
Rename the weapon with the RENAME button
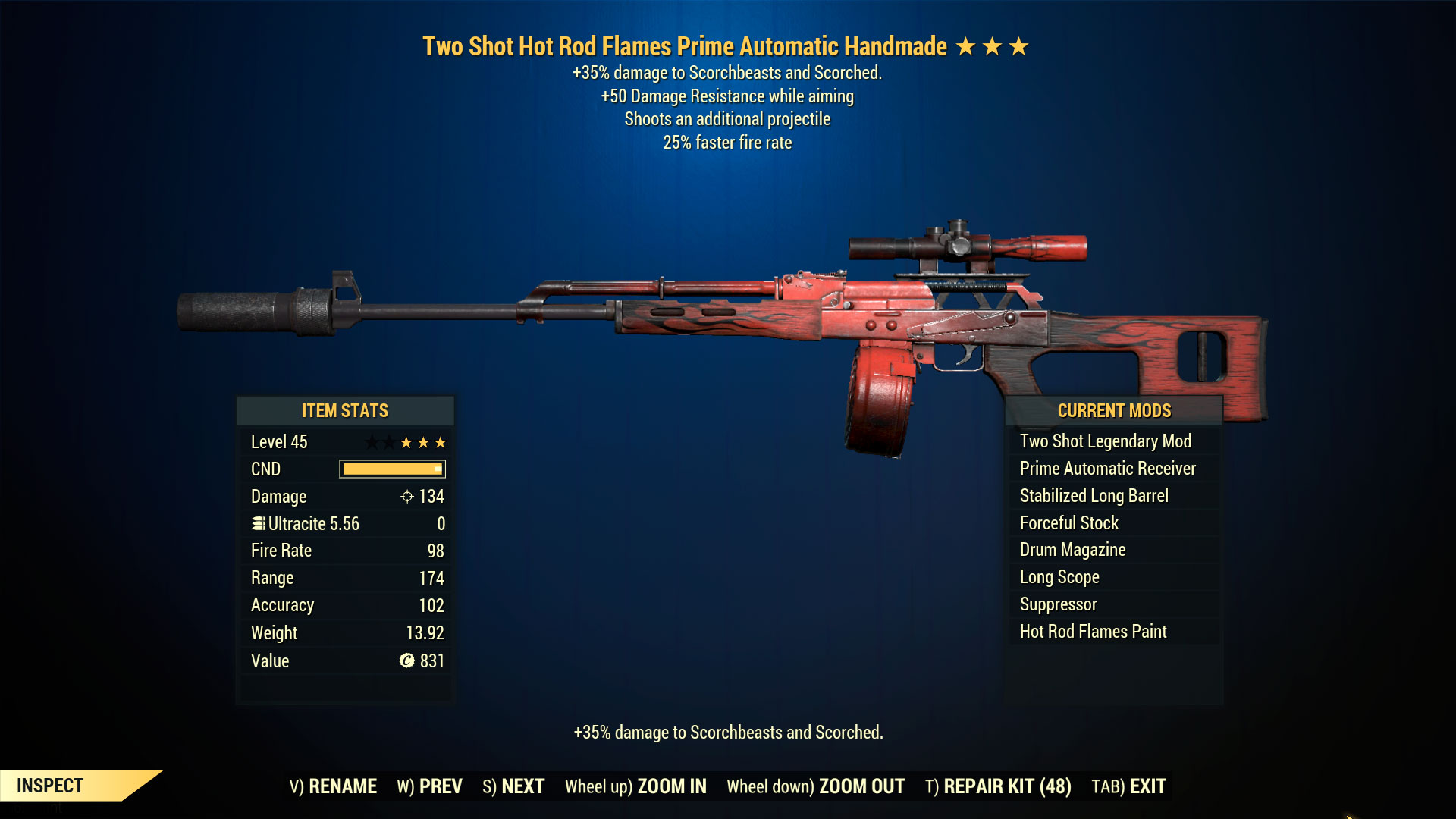click(x=333, y=786)
